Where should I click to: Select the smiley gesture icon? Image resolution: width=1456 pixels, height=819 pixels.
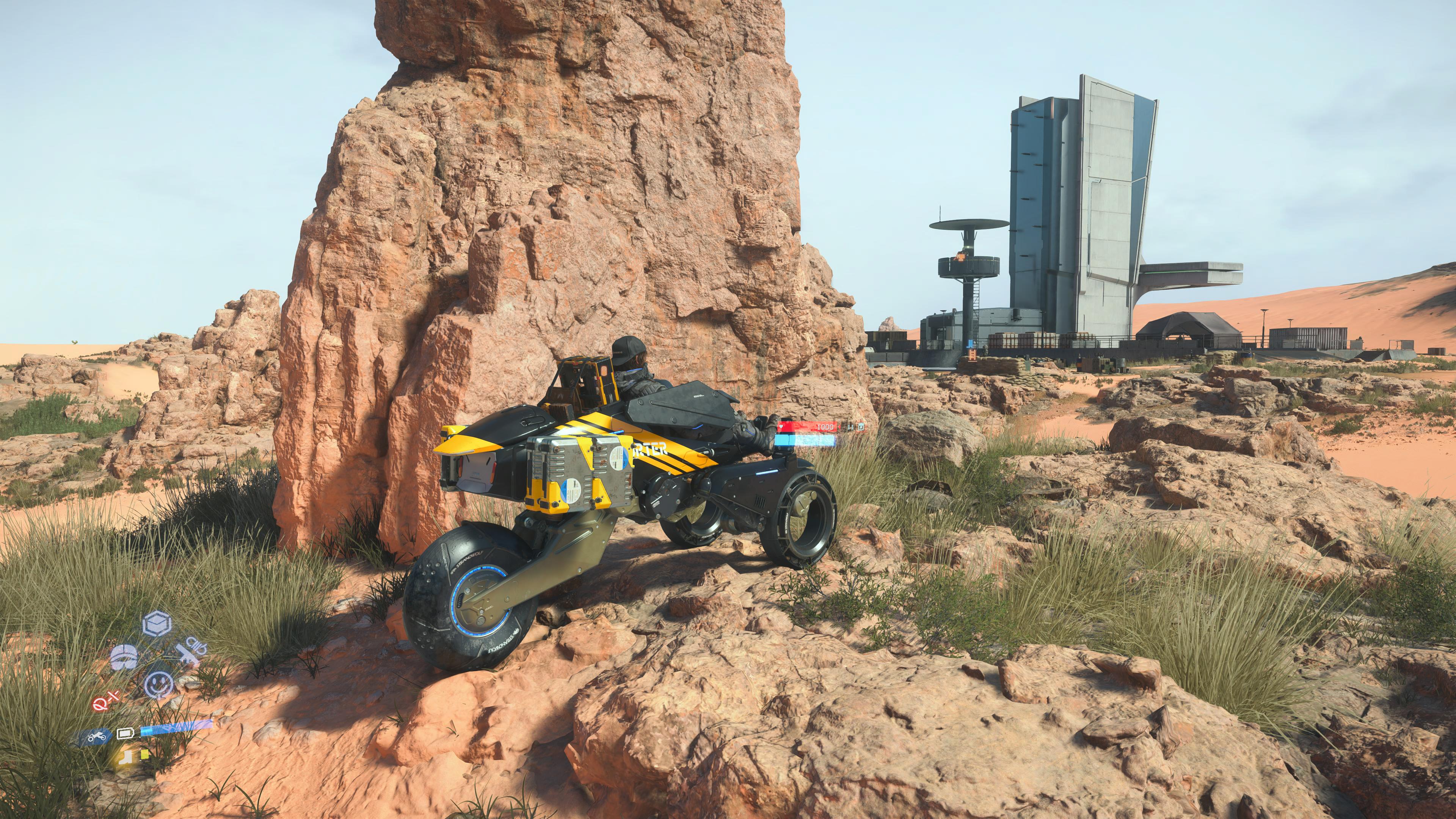(x=159, y=685)
